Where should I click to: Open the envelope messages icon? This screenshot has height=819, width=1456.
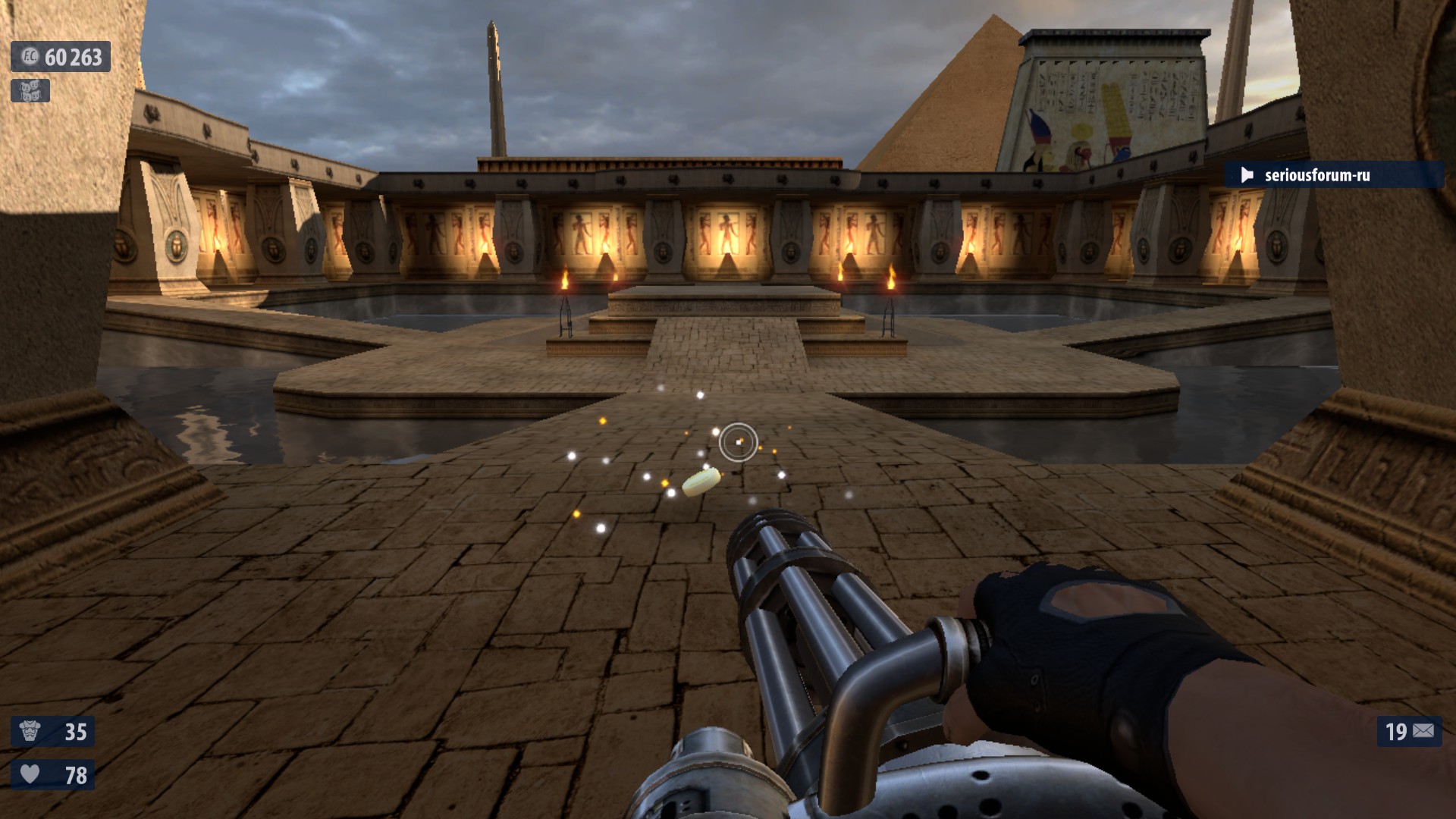pos(1423,731)
